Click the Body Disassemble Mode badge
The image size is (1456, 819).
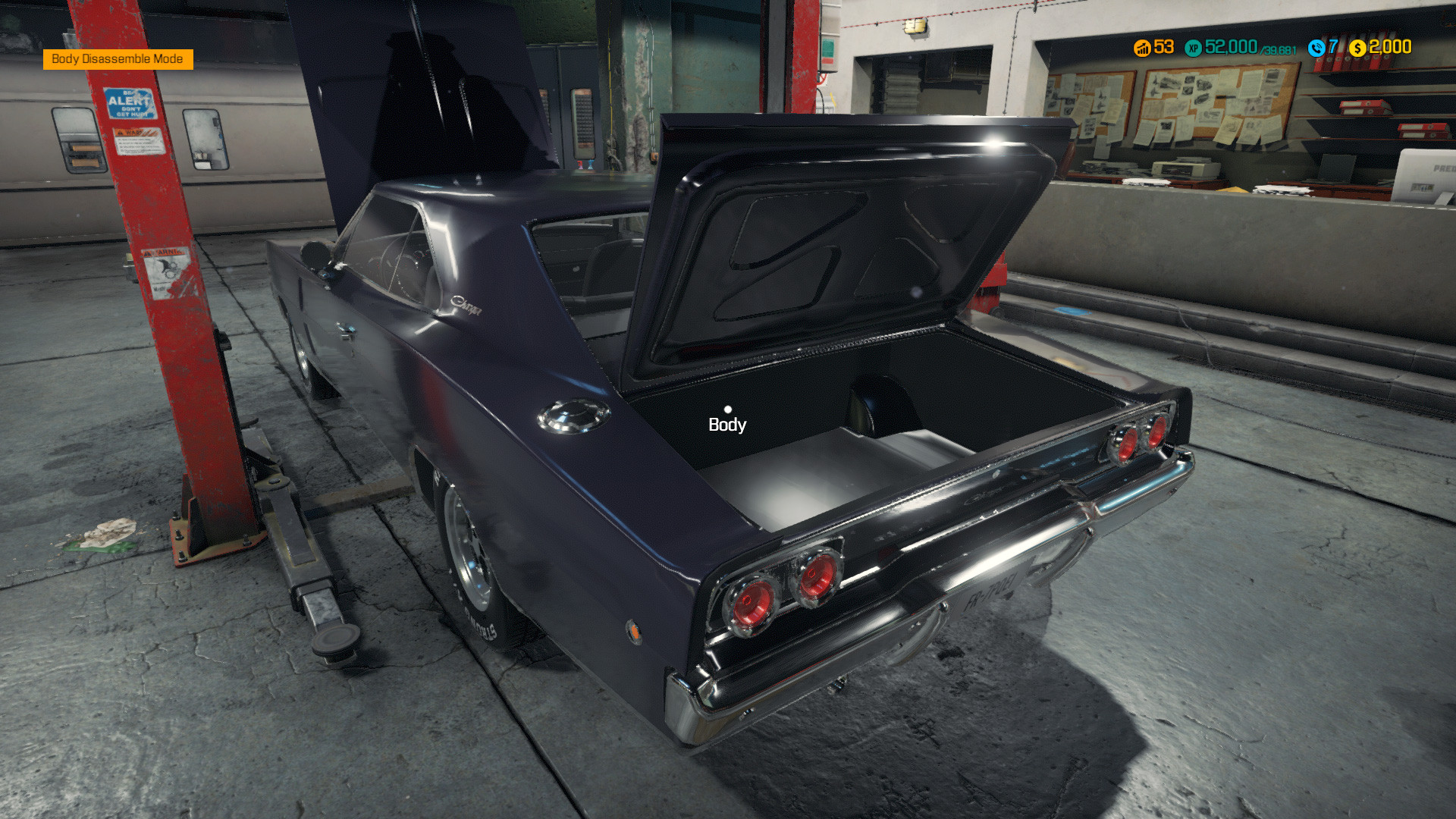coord(118,59)
